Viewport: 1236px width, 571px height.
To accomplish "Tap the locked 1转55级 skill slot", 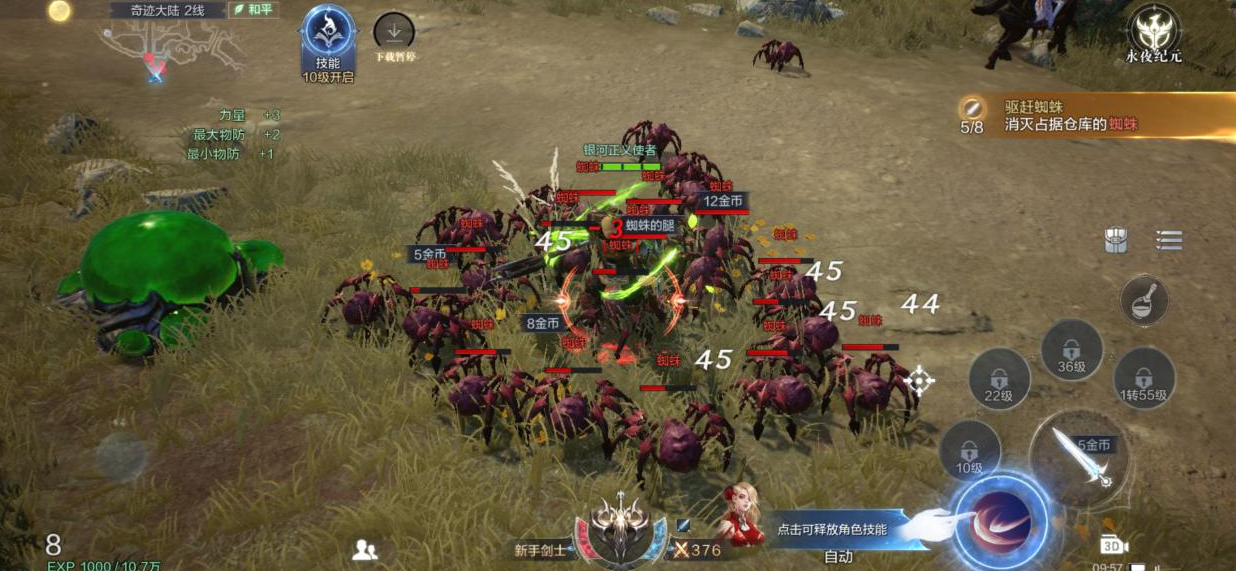I will coord(1144,378).
